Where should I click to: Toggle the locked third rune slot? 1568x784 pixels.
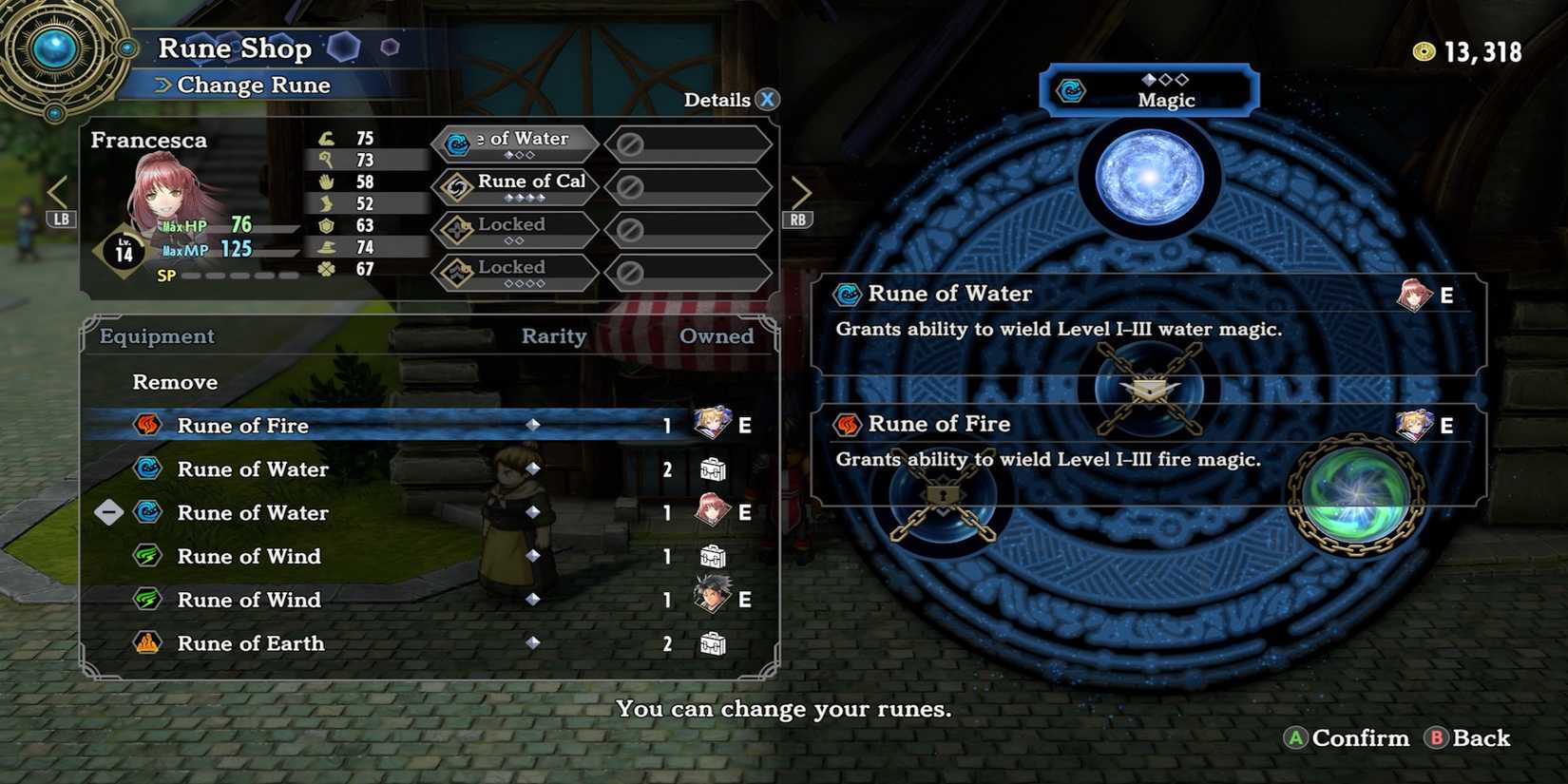[513, 229]
